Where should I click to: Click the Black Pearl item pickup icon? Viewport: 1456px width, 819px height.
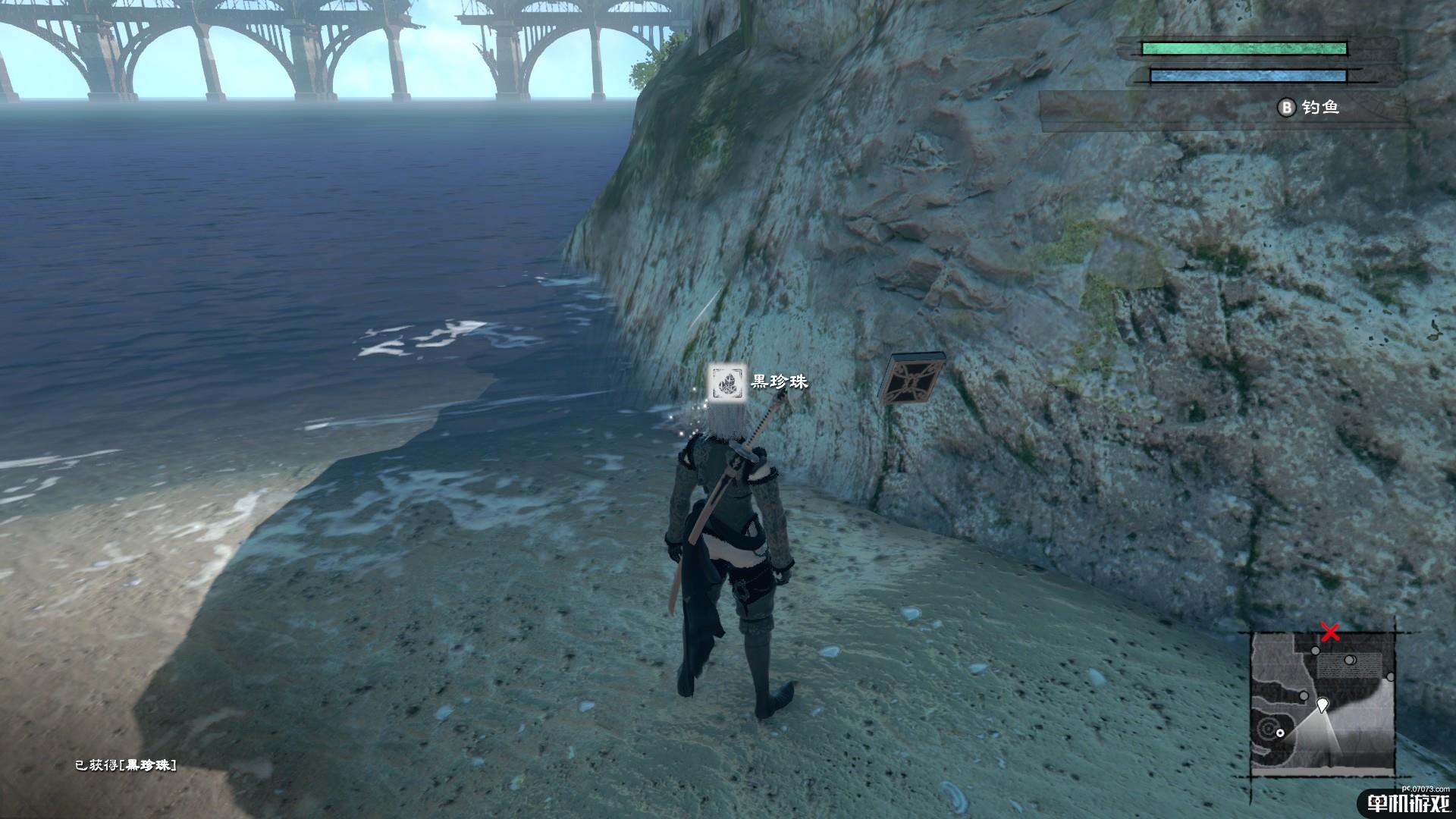coord(723,381)
